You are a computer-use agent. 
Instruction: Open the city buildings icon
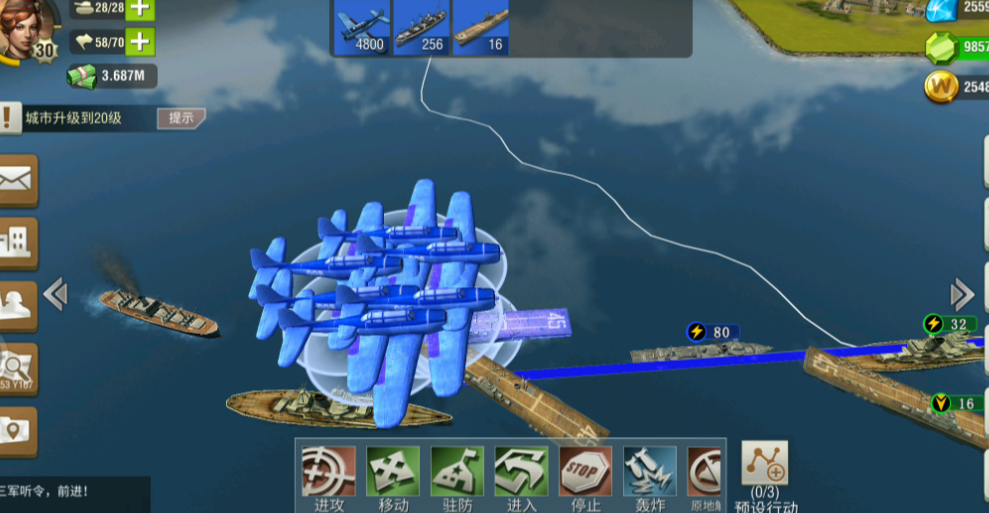18,242
